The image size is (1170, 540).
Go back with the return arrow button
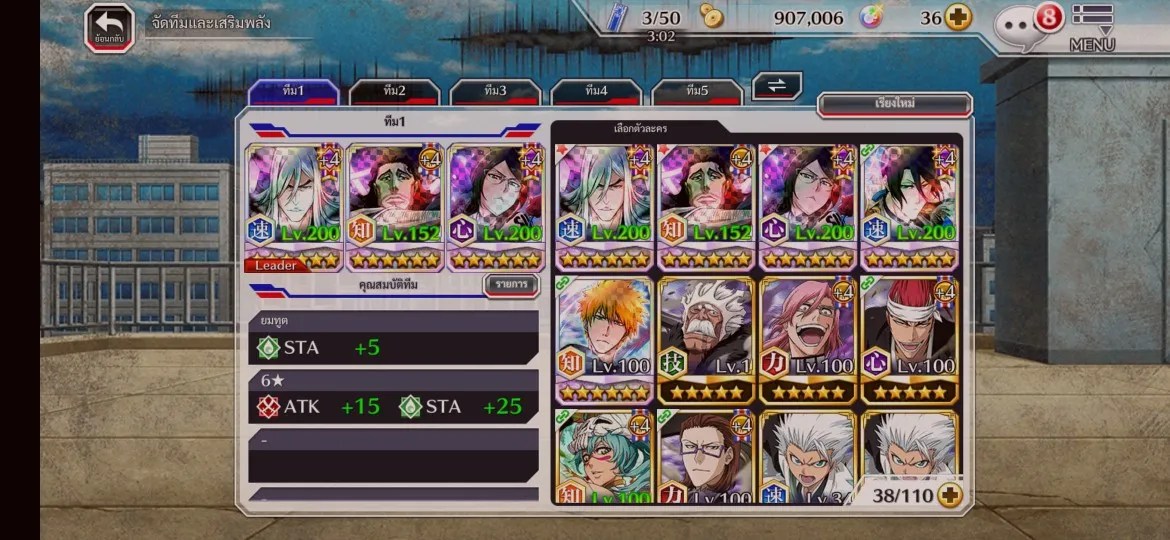click(109, 27)
